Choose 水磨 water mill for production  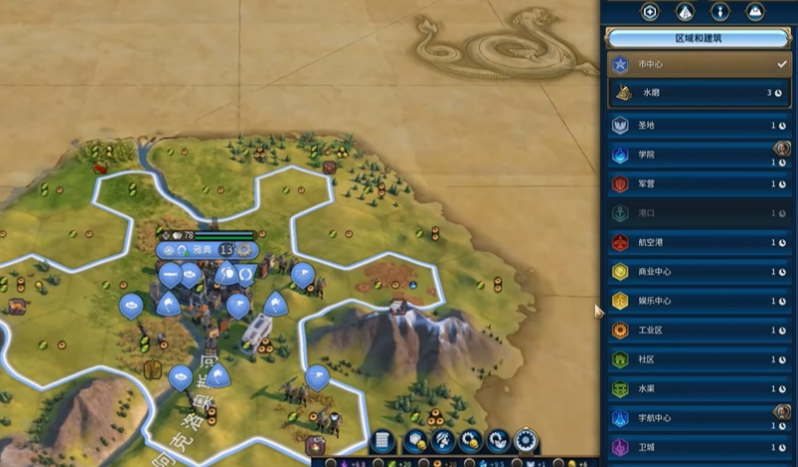click(699, 93)
